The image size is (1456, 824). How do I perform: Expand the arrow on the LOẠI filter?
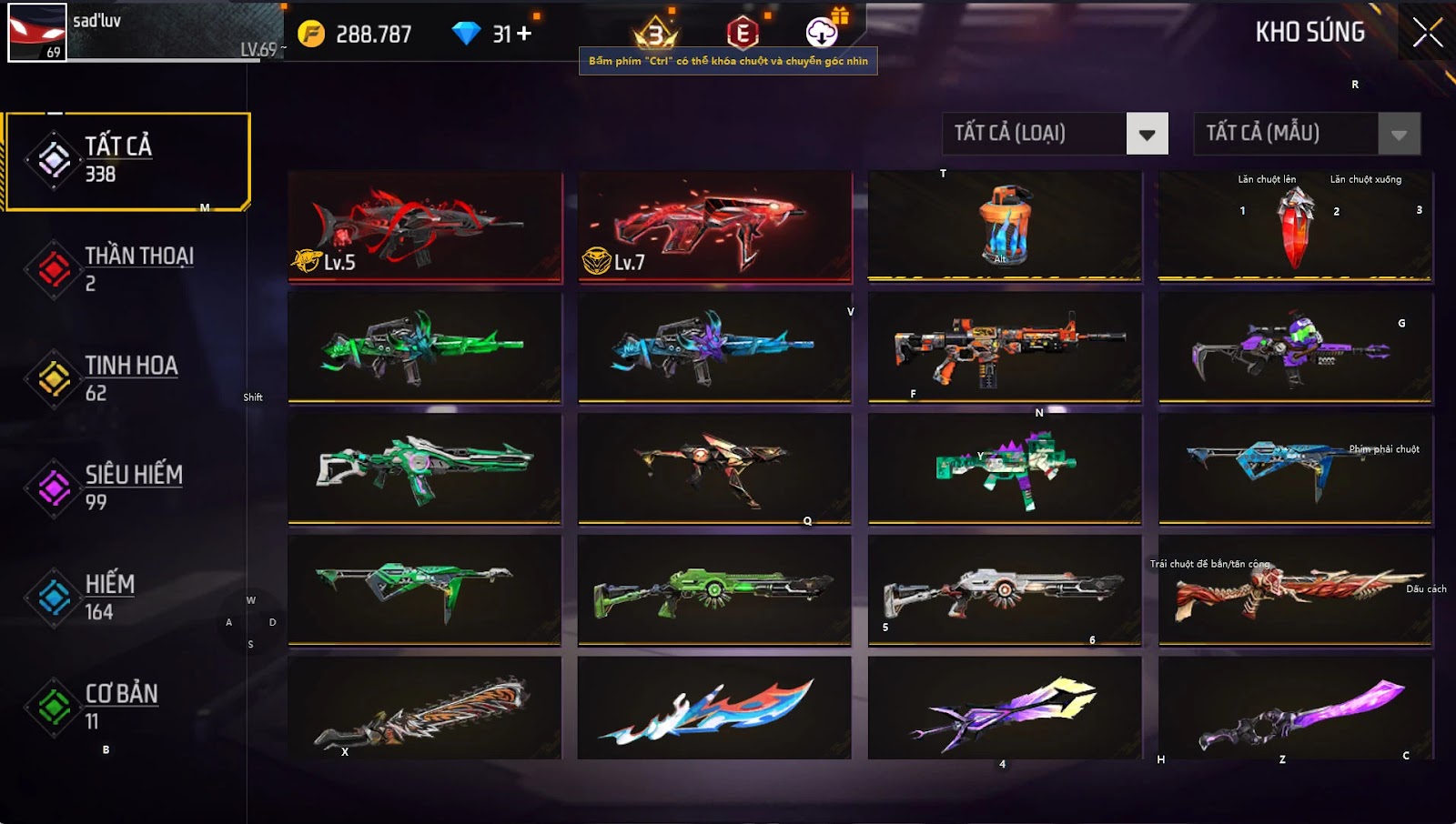coord(1148,133)
